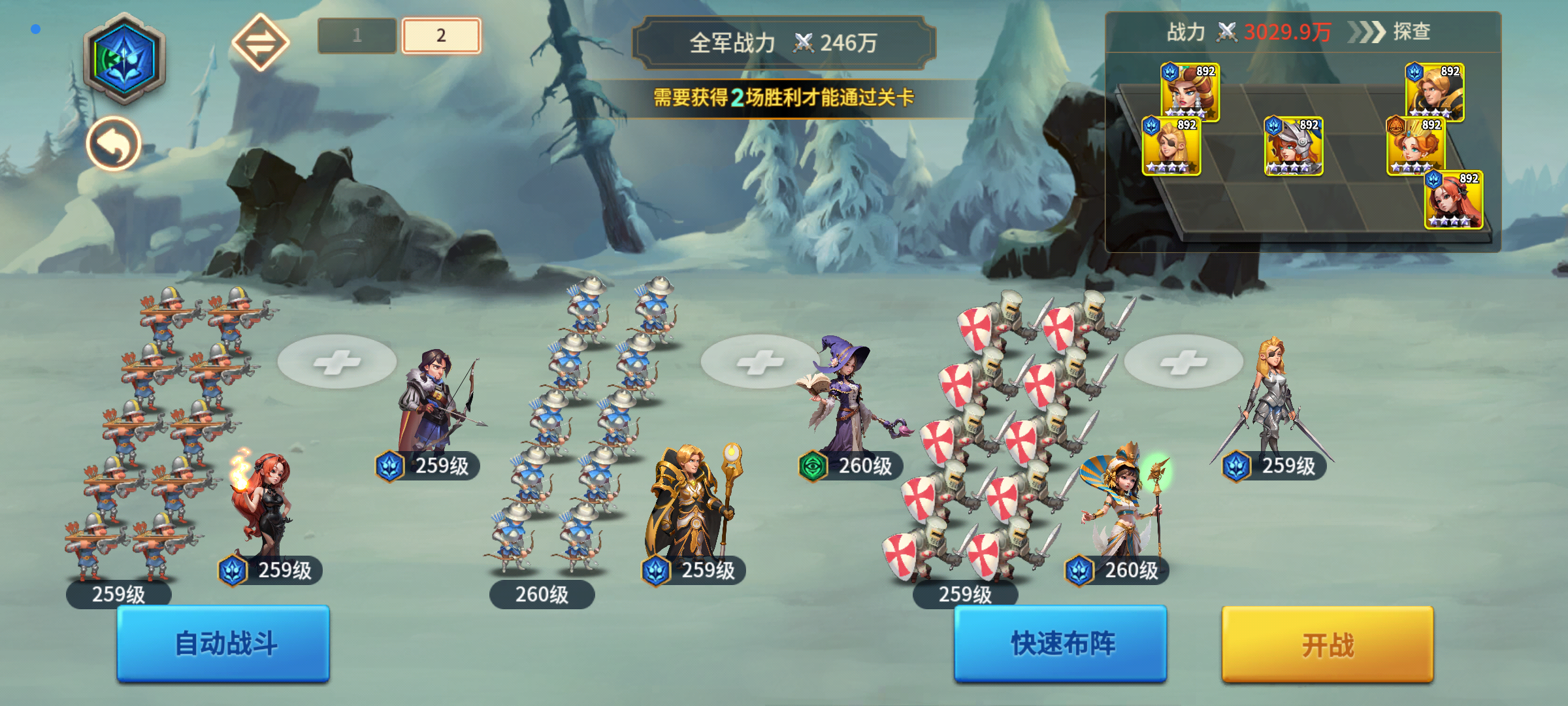Select the wave 2 tab

tap(440, 34)
